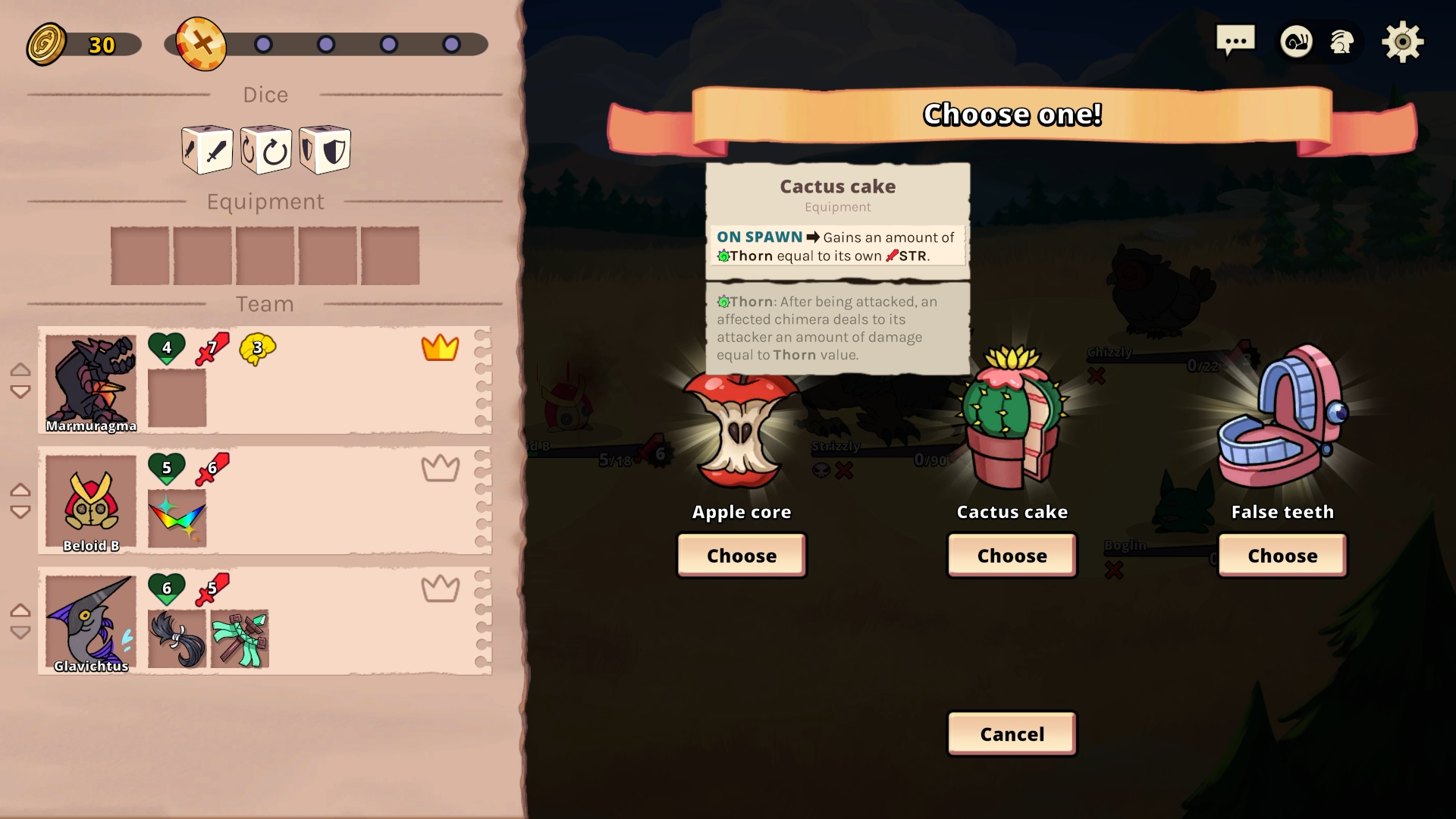The height and width of the screenshot is (819, 1456).
Task: Click Glavichtus's green ribbon equipment item
Action: coord(240,639)
